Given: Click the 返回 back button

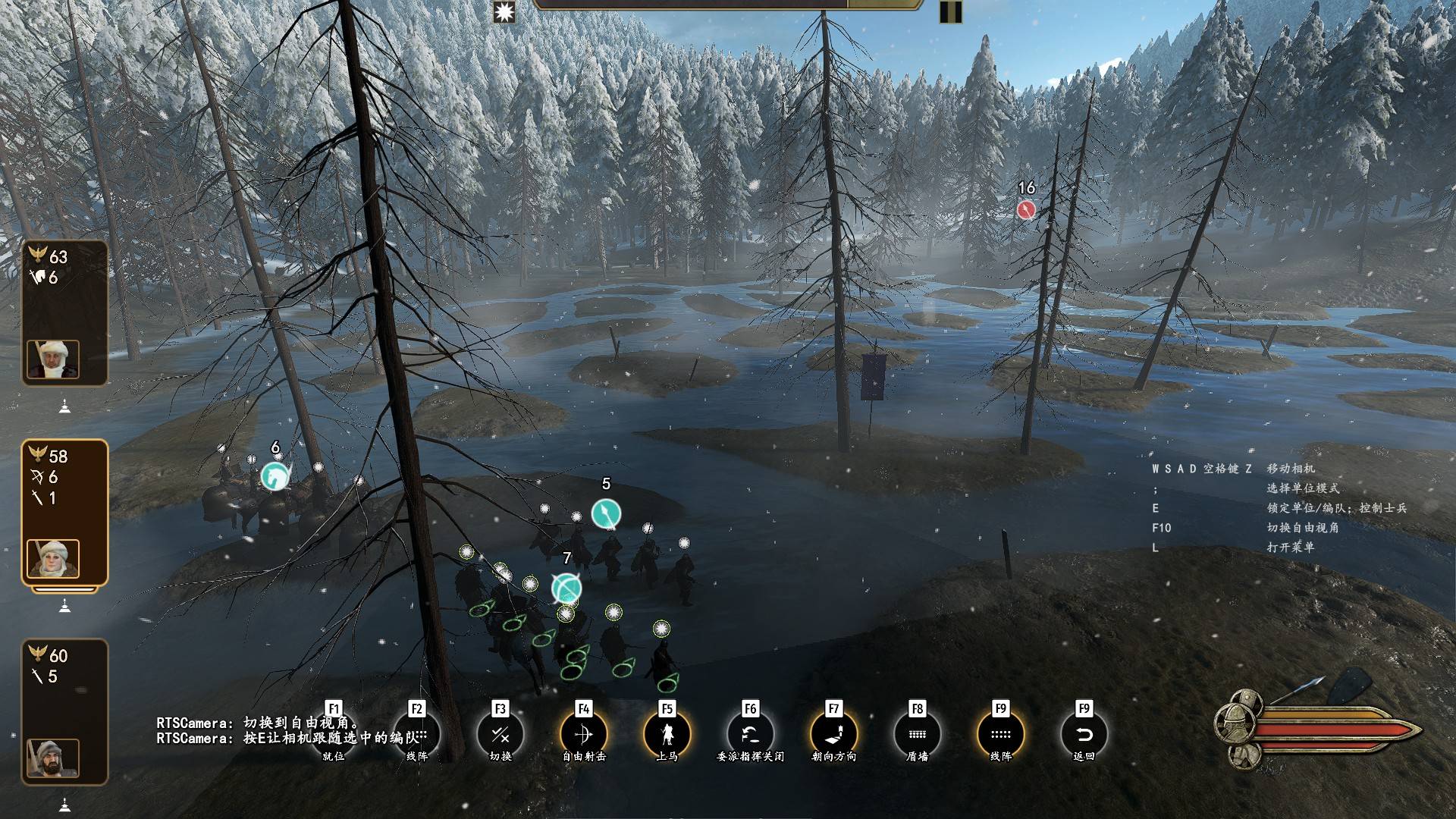Looking at the screenshot, I should [x=1084, y=734].
